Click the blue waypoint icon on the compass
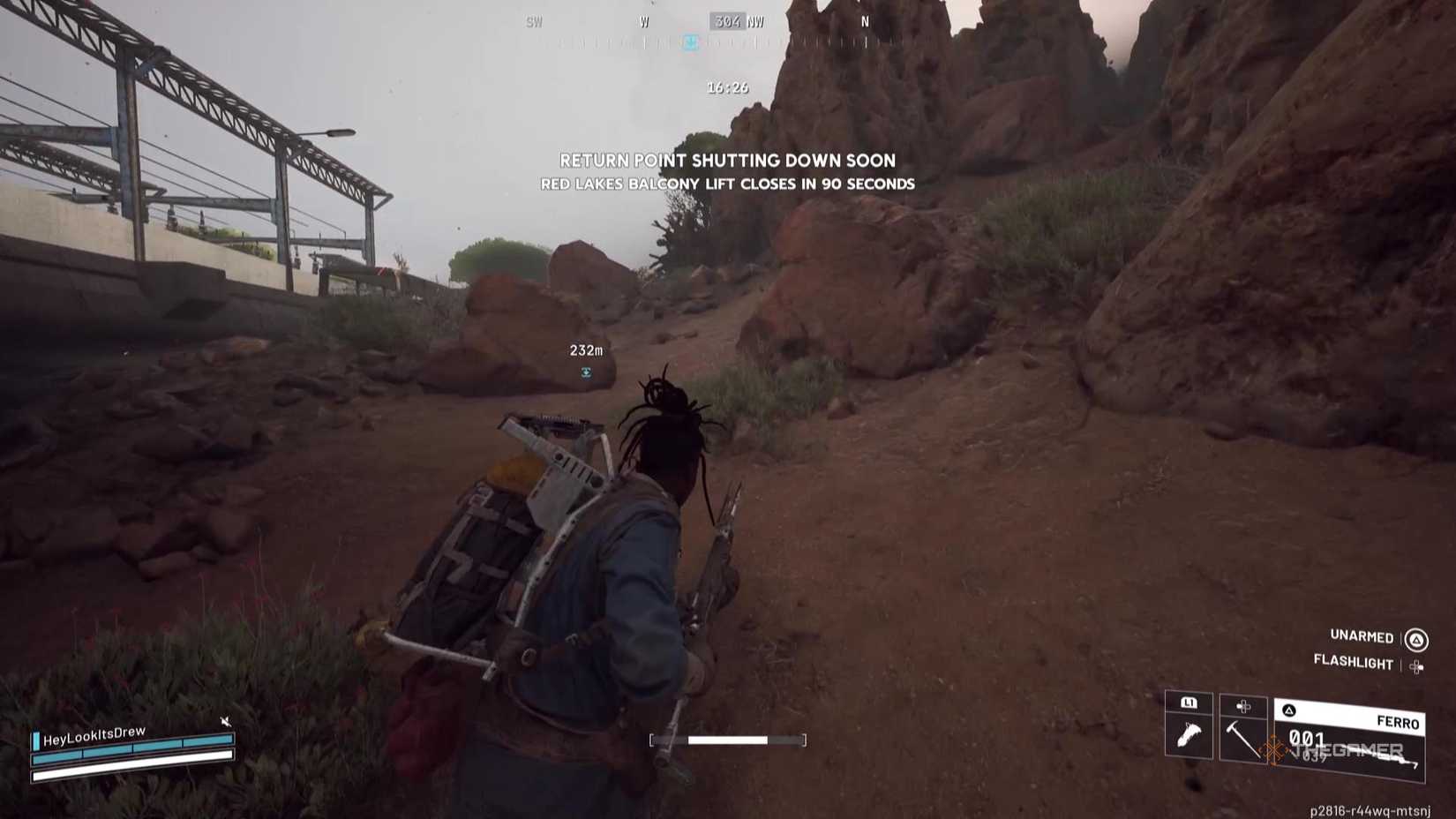 tap(691, 43)
